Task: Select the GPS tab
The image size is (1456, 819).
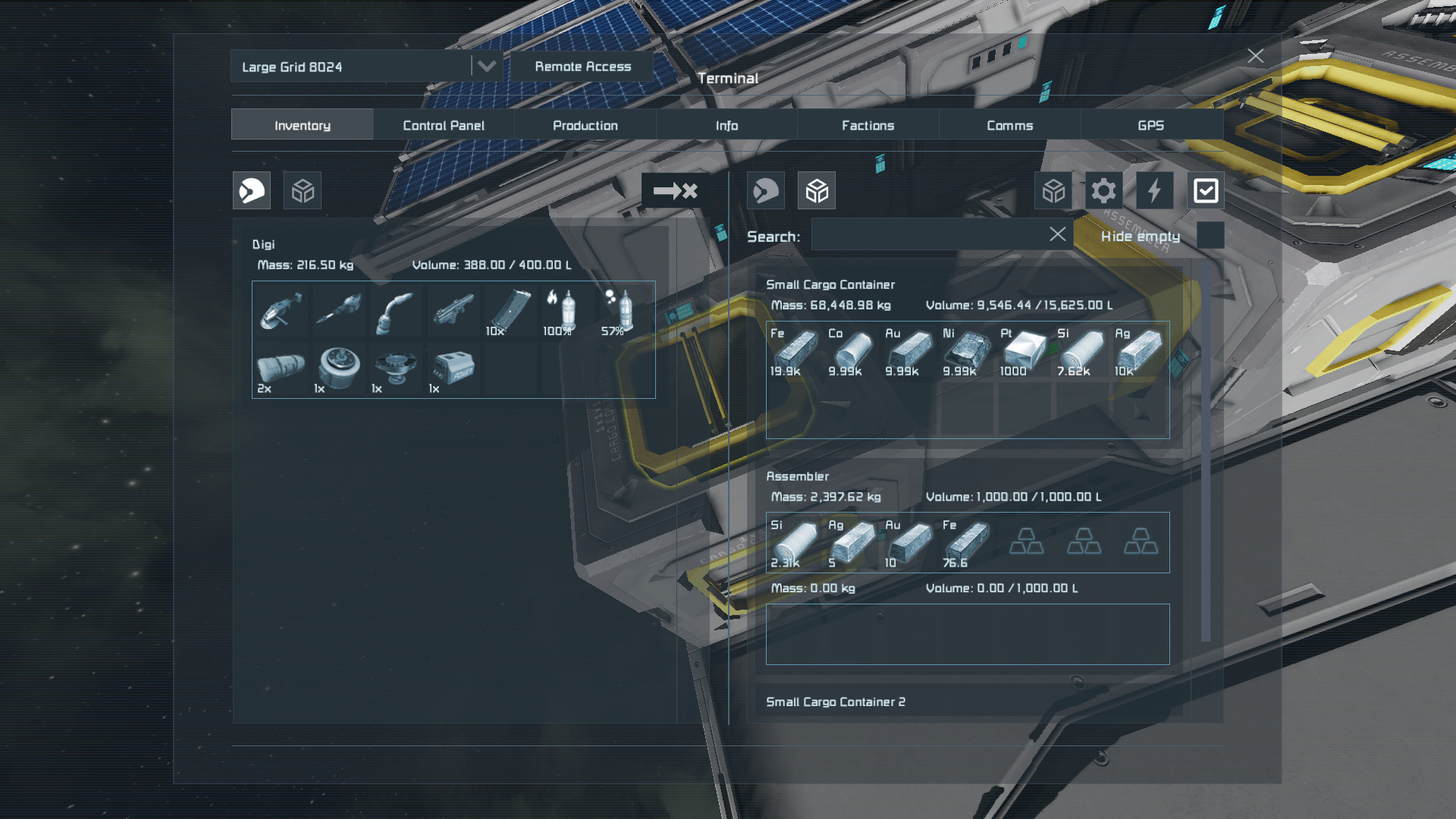Action: pyautogui.click(x=1150, y=125)
